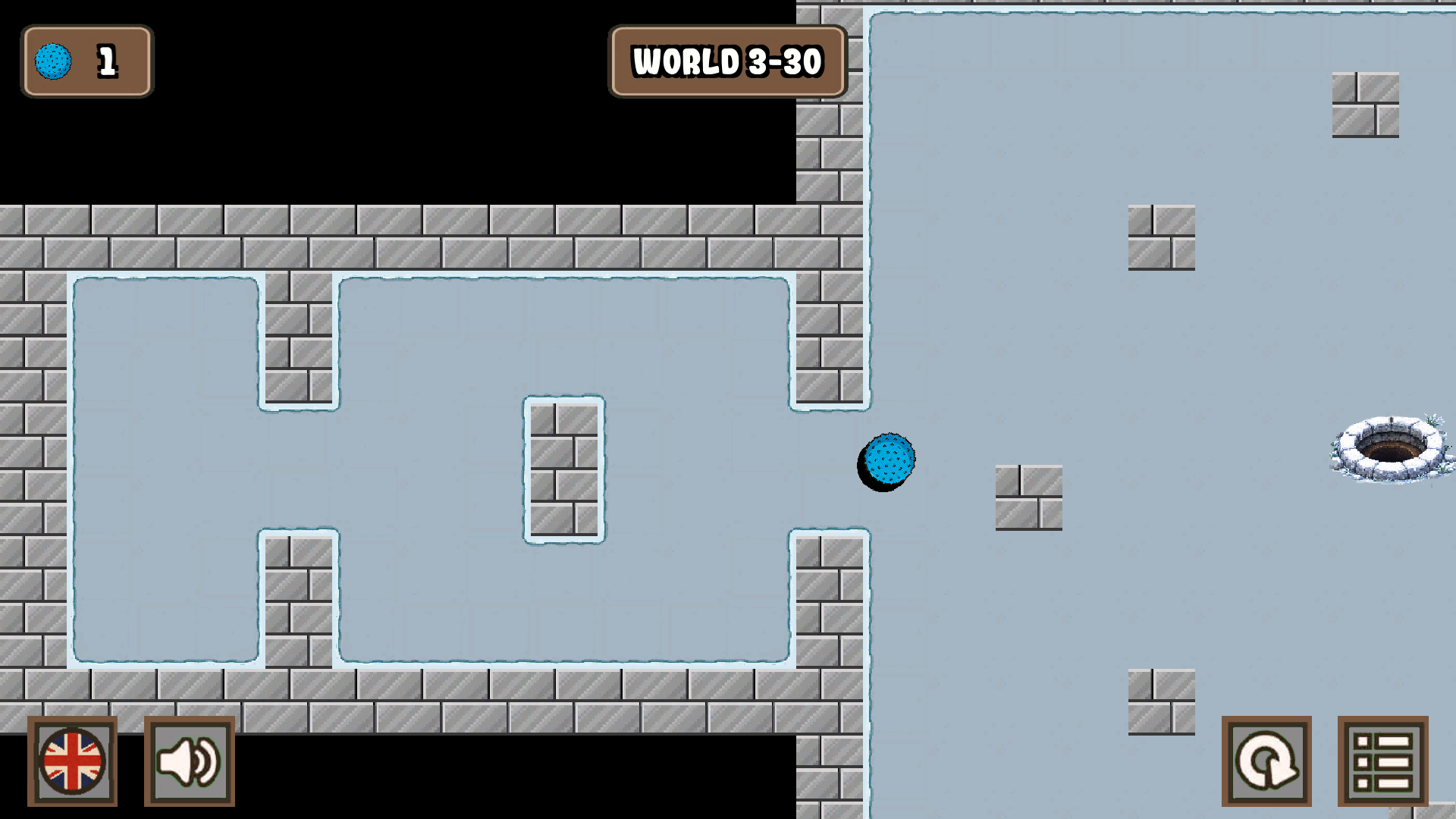Open the WORLD 3-30 title banner
1456x819 pixels.
728,61
